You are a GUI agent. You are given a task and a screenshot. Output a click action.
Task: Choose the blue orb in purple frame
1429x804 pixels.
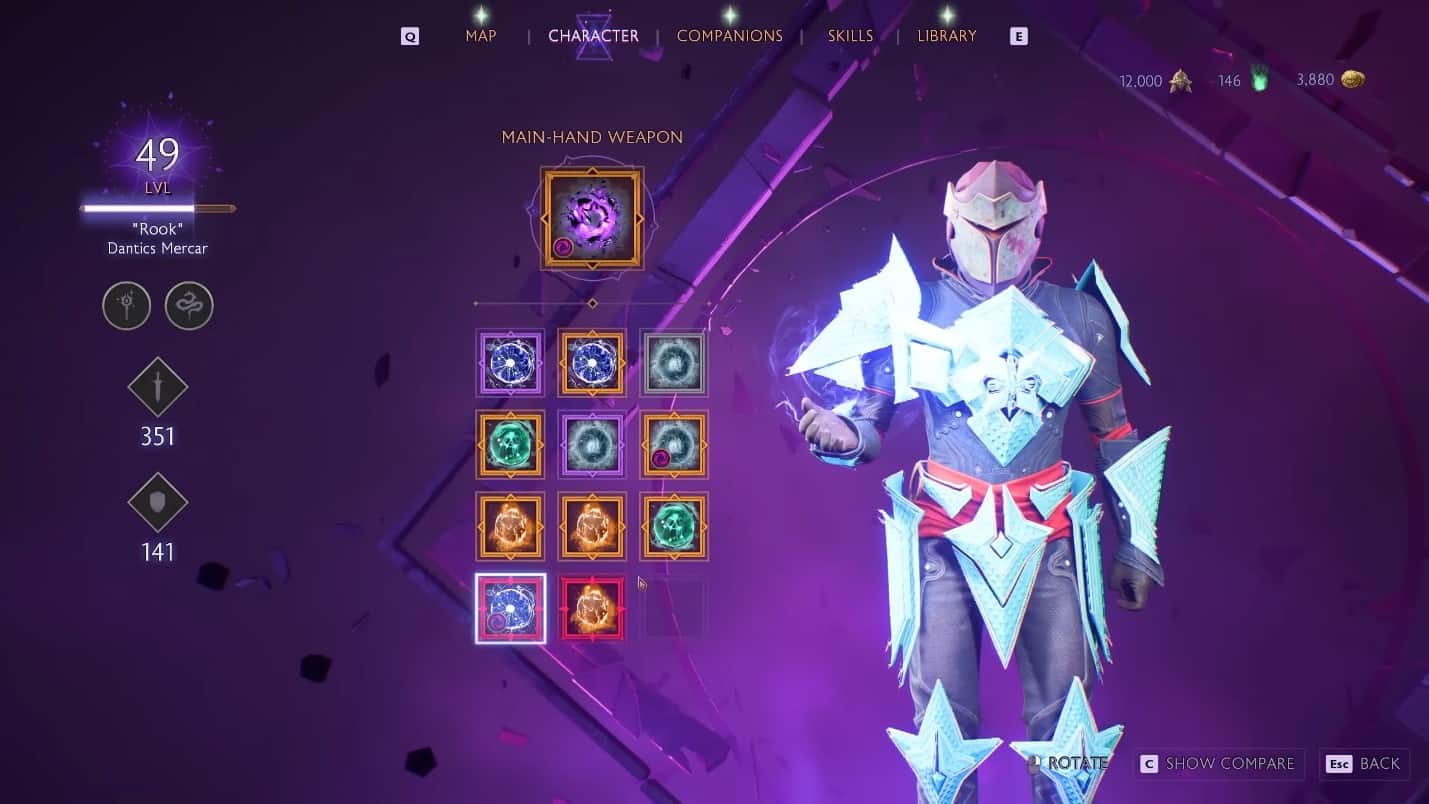(x=511, y=363)
